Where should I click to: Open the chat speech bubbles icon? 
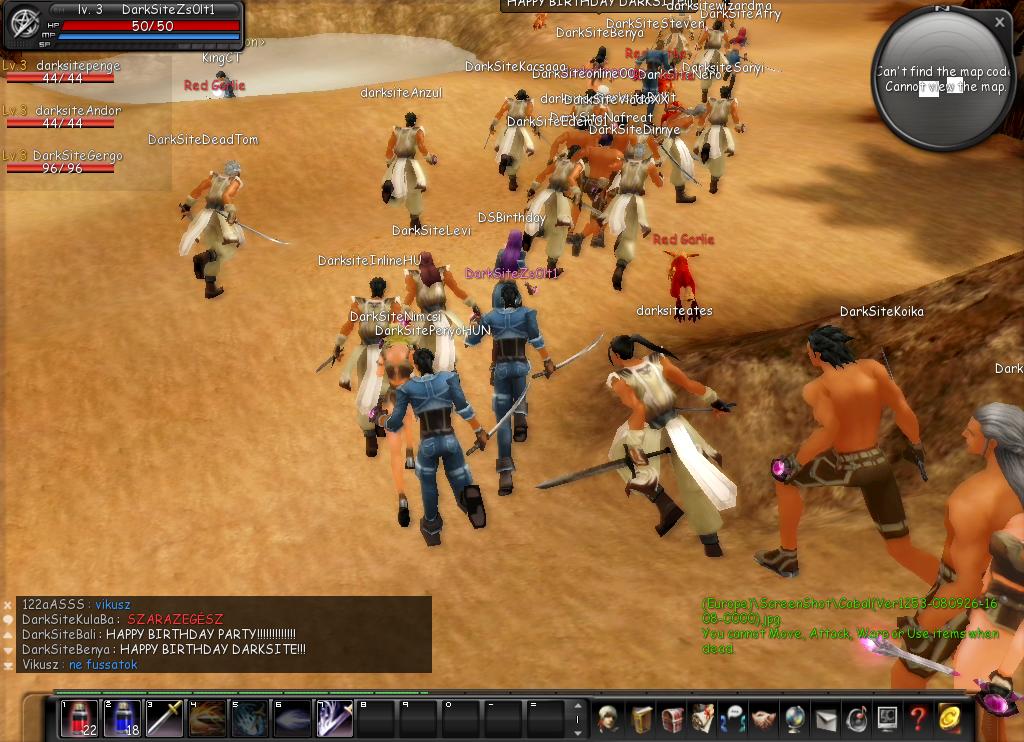[734, 718]
